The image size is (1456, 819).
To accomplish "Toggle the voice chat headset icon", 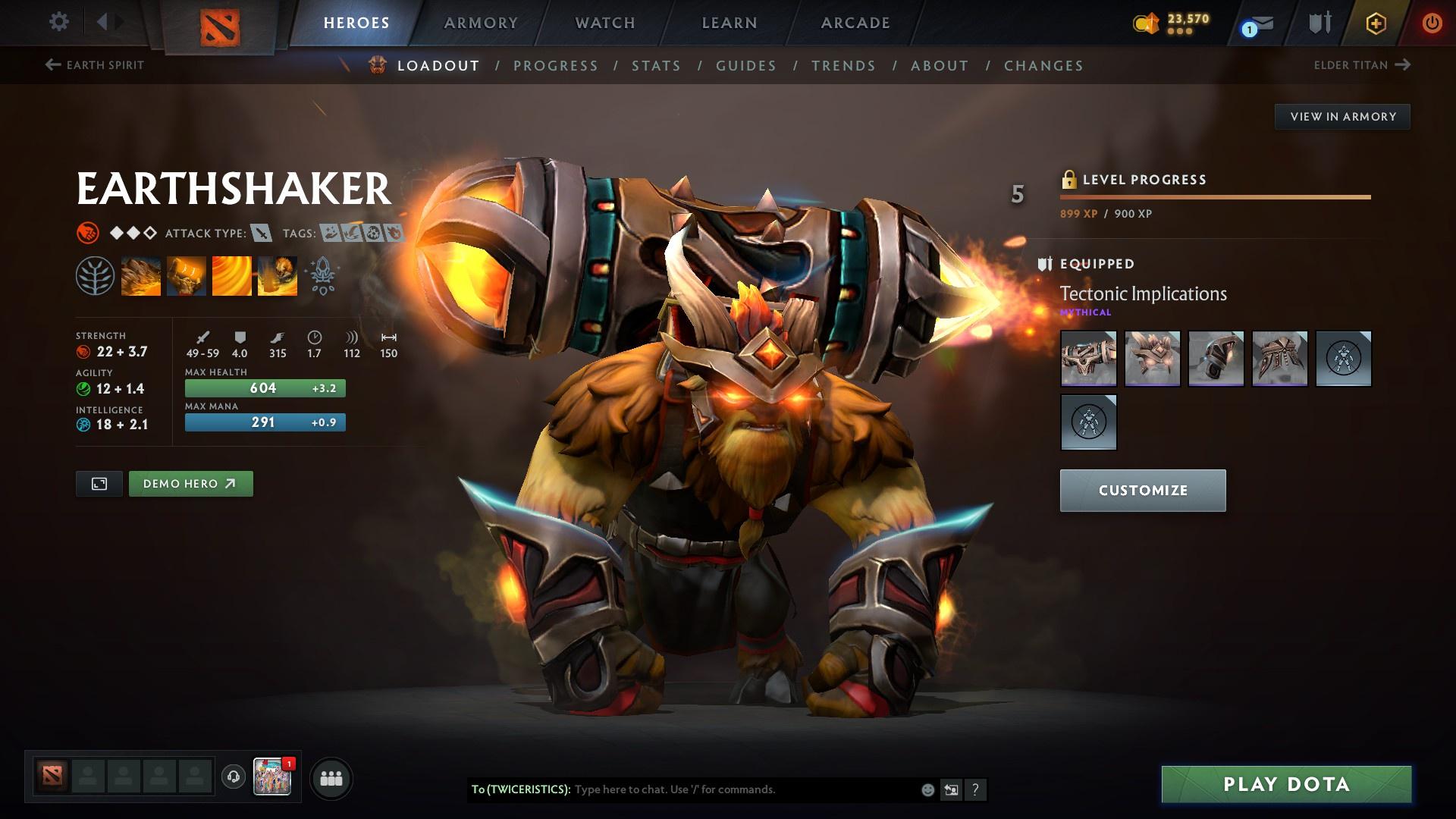I will [232, 777].
